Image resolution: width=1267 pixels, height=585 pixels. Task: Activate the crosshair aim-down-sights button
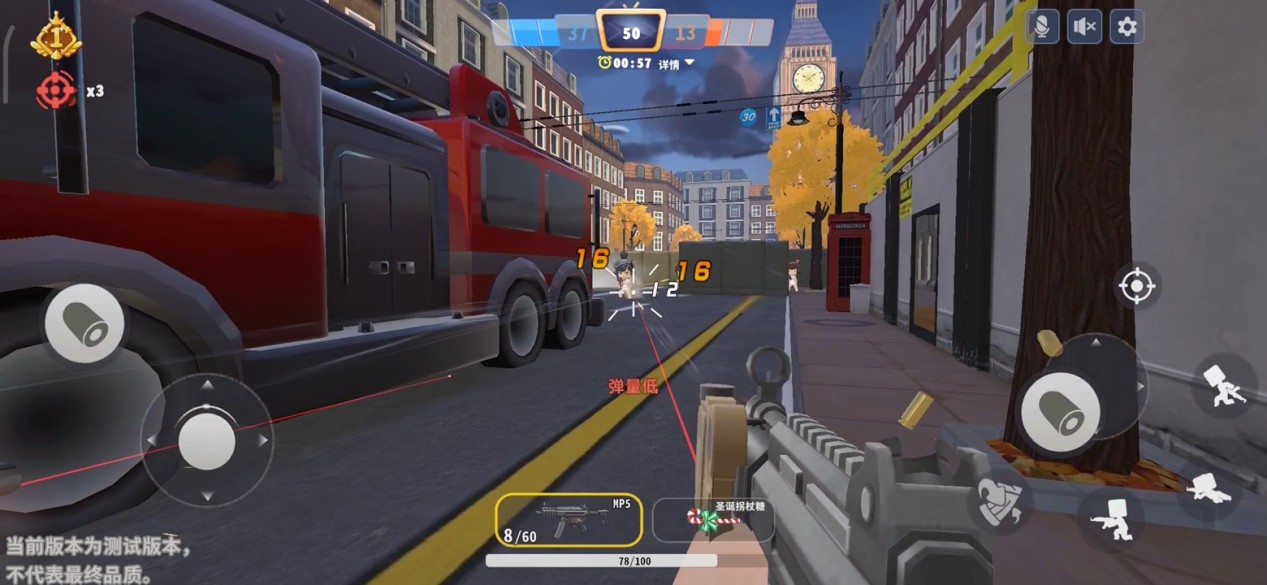(x=1136, y=287)
